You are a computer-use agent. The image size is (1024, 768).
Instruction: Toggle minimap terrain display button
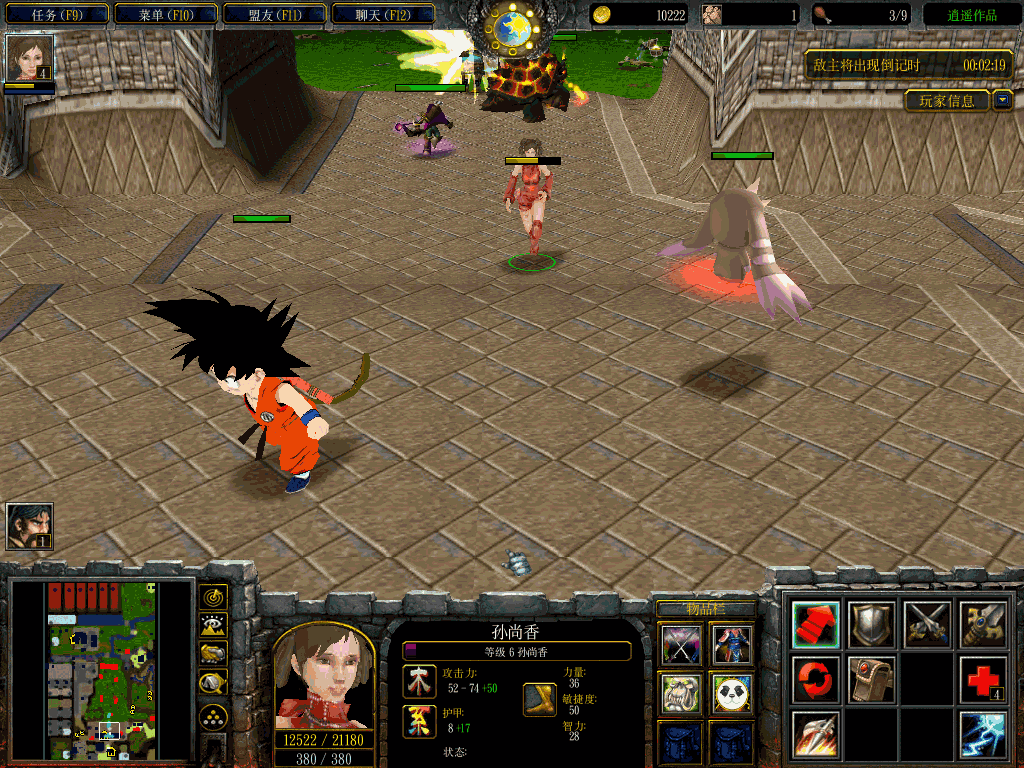213,625
